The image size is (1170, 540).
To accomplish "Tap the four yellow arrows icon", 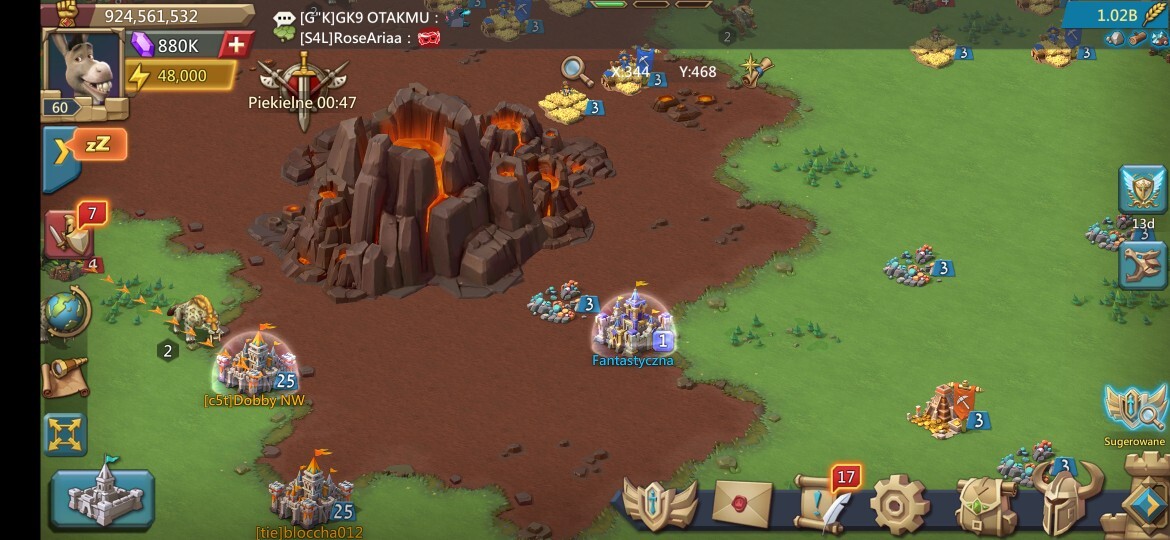I will 65,435.
